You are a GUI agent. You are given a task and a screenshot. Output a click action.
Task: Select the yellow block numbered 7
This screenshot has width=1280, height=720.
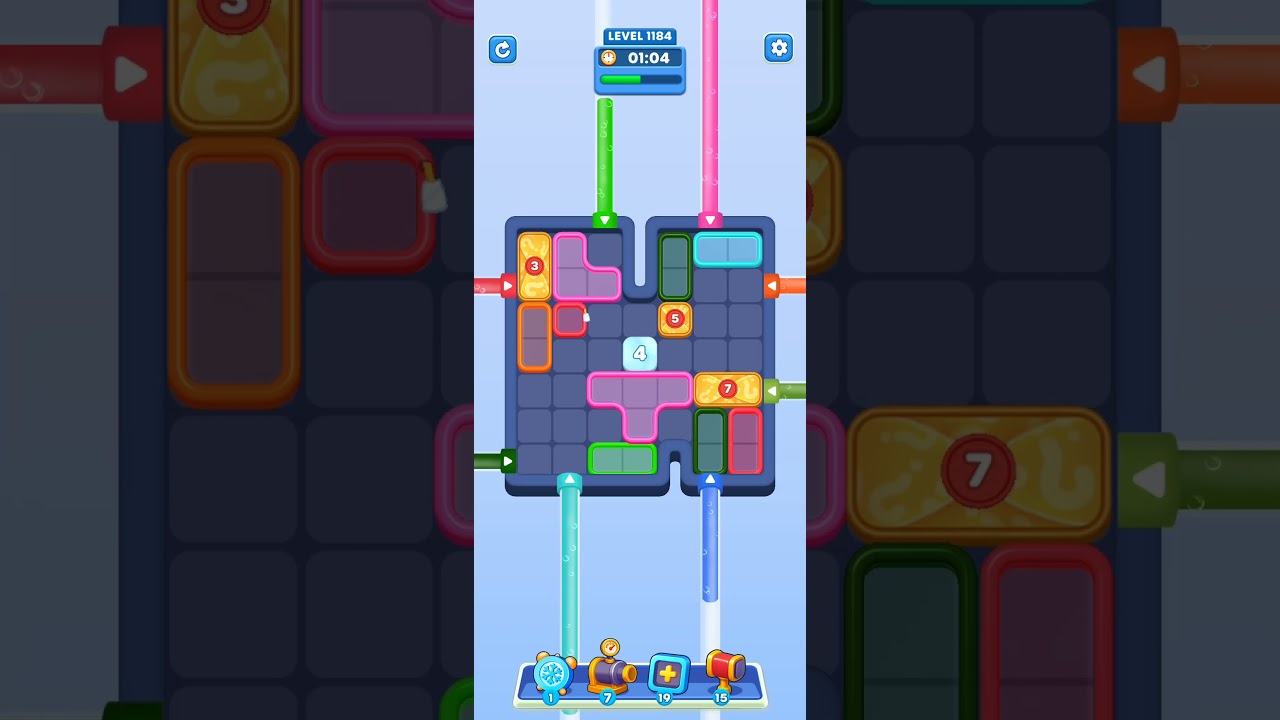pos(727,388)
